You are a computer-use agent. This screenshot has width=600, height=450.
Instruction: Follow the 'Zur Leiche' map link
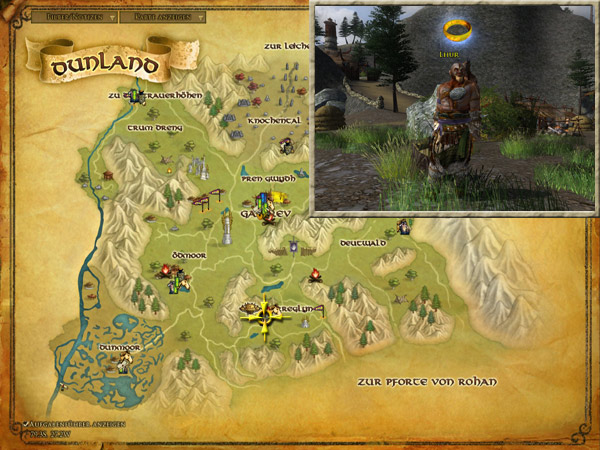click(x=287, y=45)
